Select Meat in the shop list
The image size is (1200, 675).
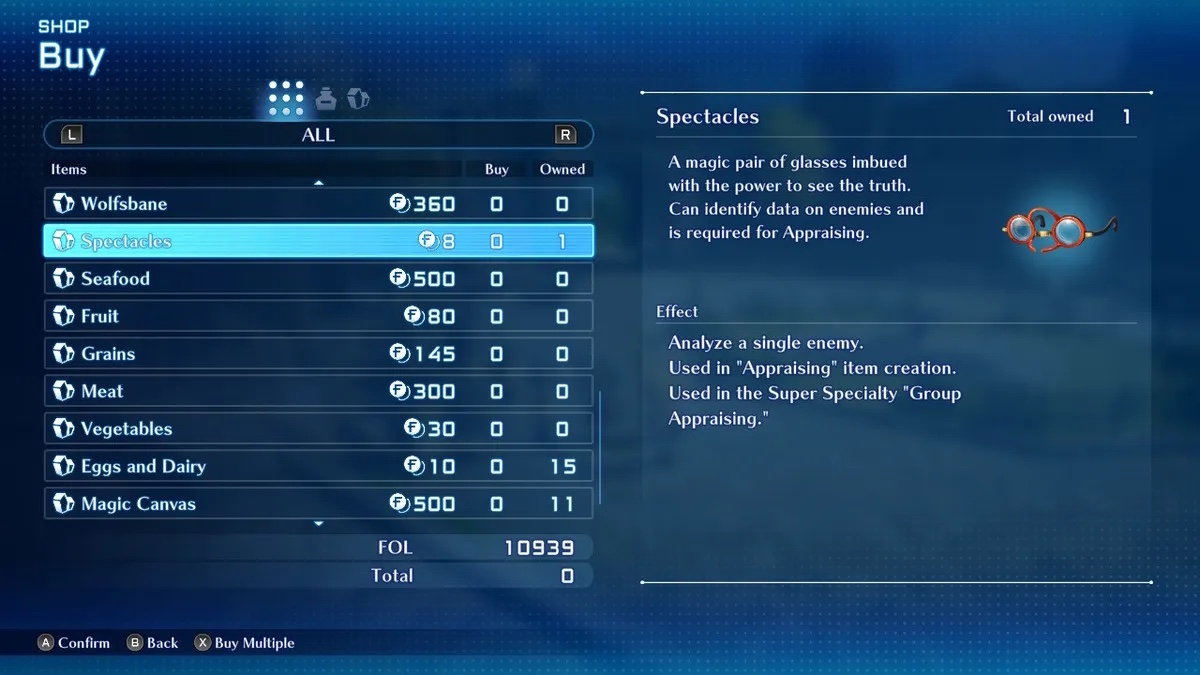[x=318, y=391]
